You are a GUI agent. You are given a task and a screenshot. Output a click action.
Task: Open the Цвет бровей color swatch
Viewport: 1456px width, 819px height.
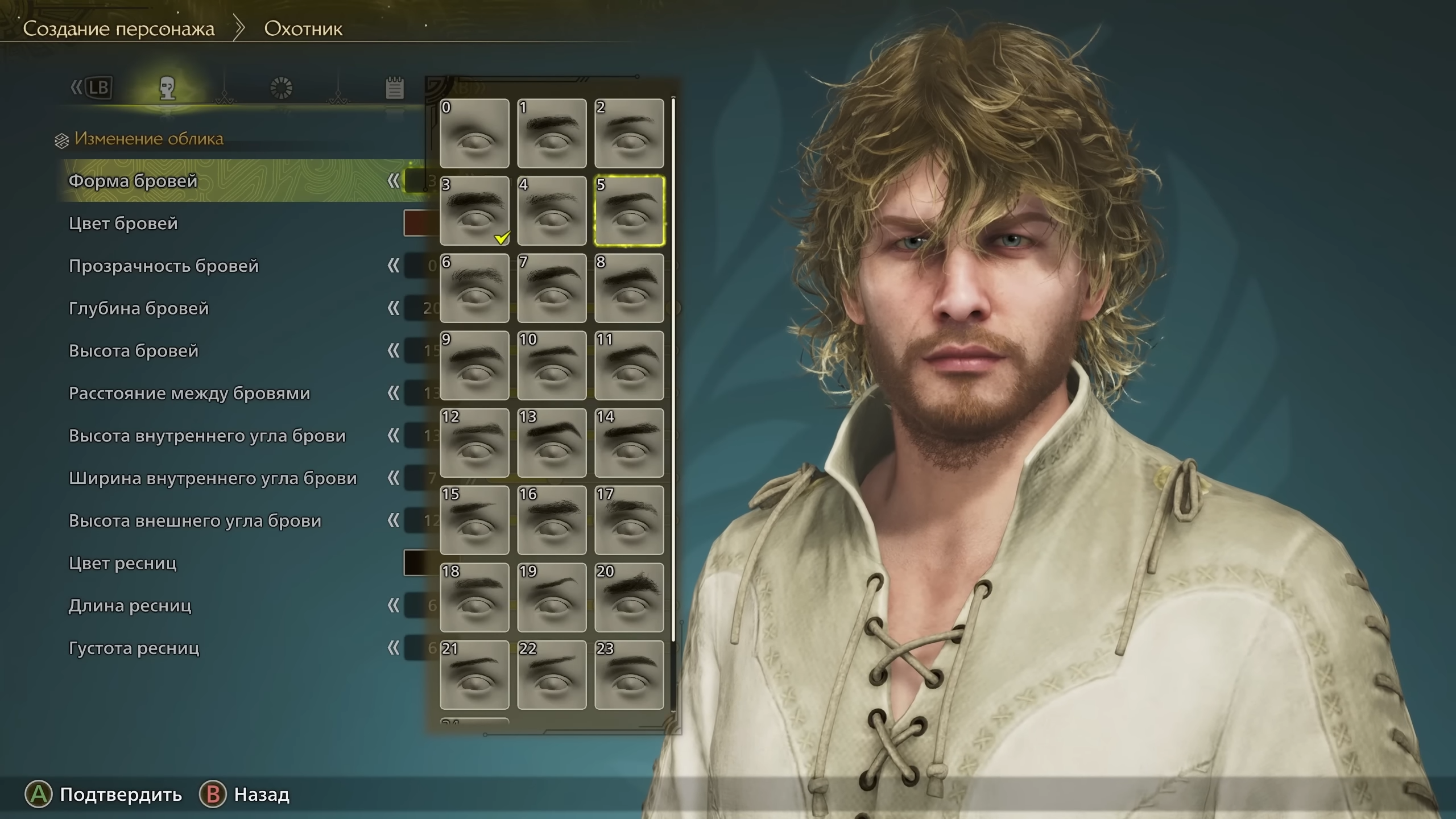(420, 224)
